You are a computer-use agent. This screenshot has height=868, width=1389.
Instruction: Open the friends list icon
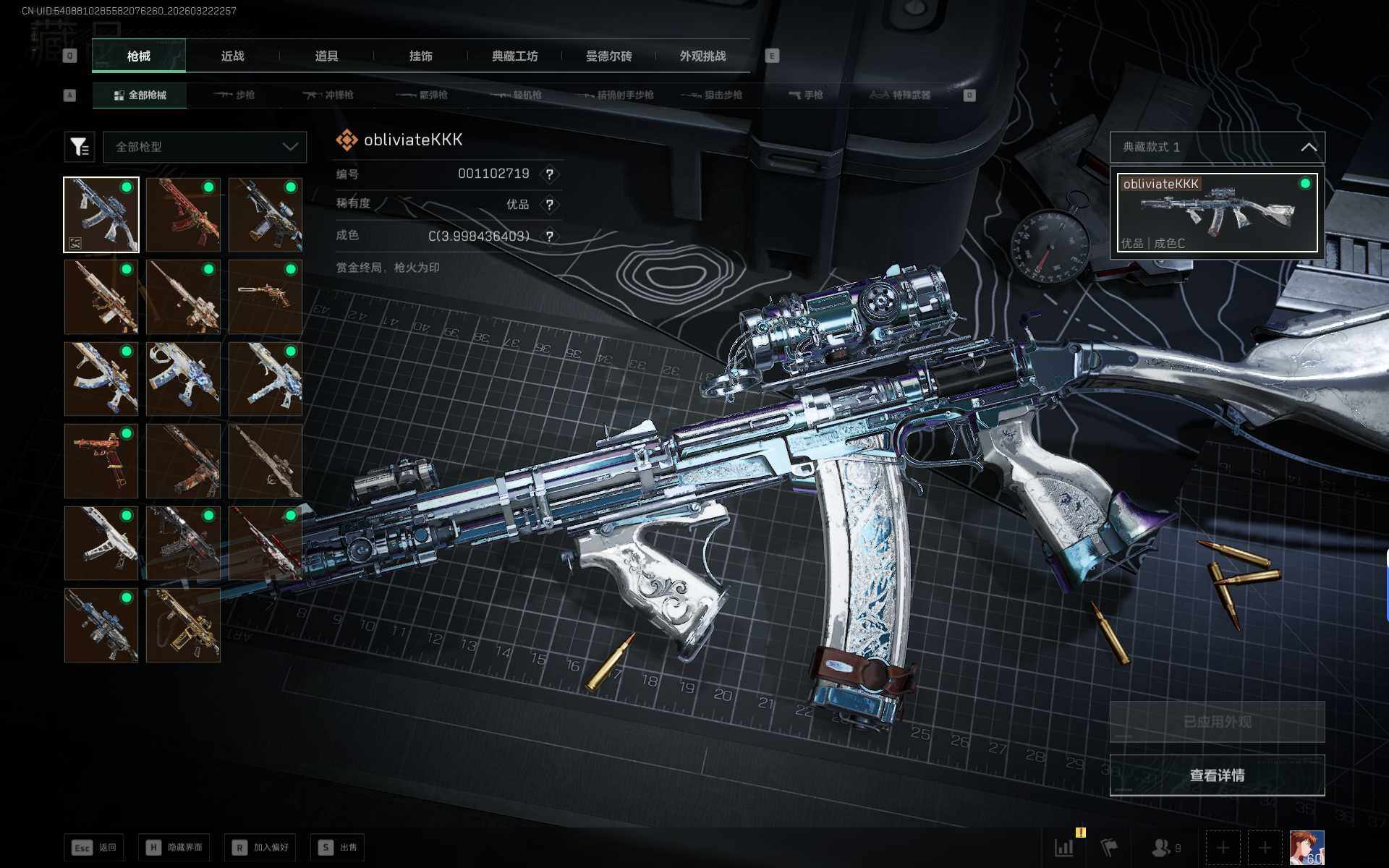click(1165, 848)
